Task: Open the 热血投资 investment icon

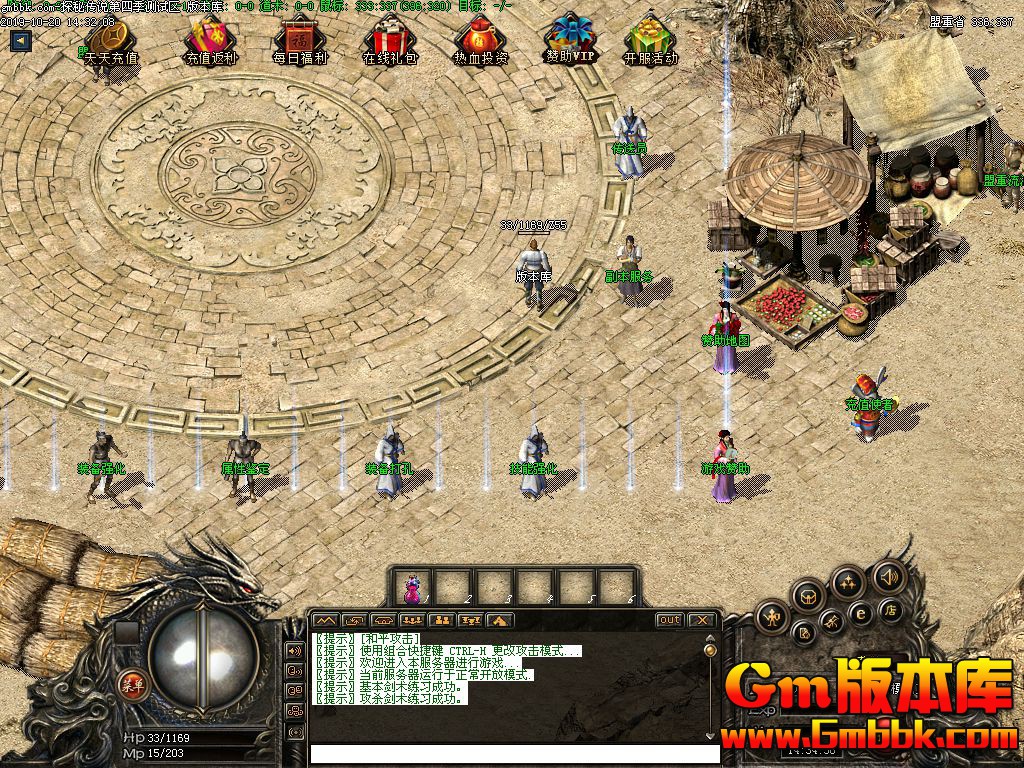Action: click(x=480, y=43)
